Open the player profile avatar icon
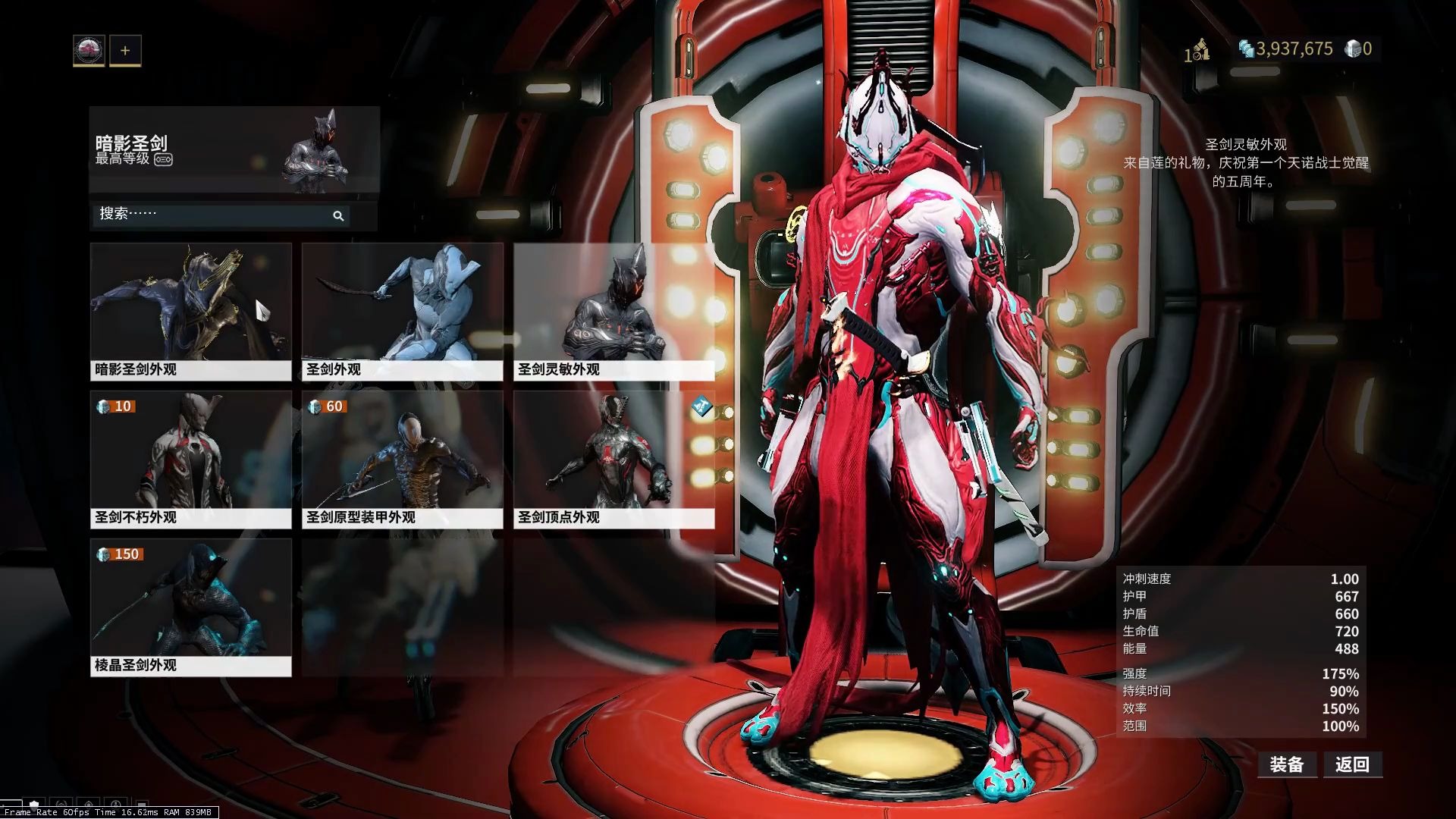 pyautogui.click(x=89, y=51)
